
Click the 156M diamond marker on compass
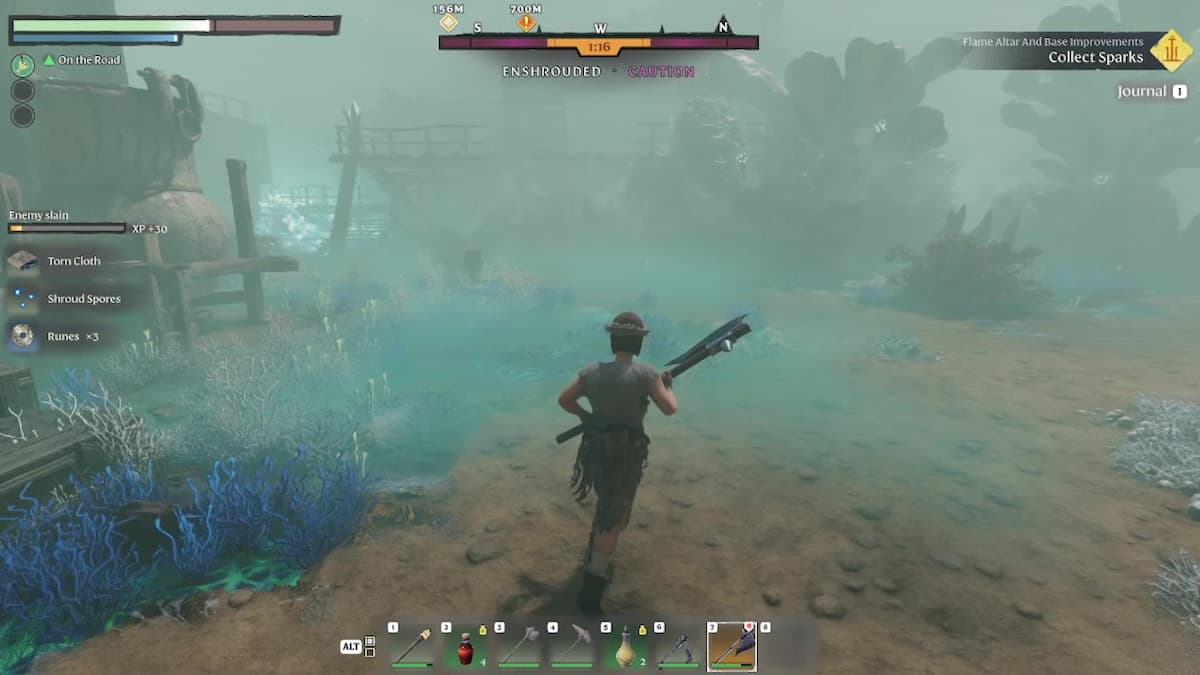[x=449, y=22]
